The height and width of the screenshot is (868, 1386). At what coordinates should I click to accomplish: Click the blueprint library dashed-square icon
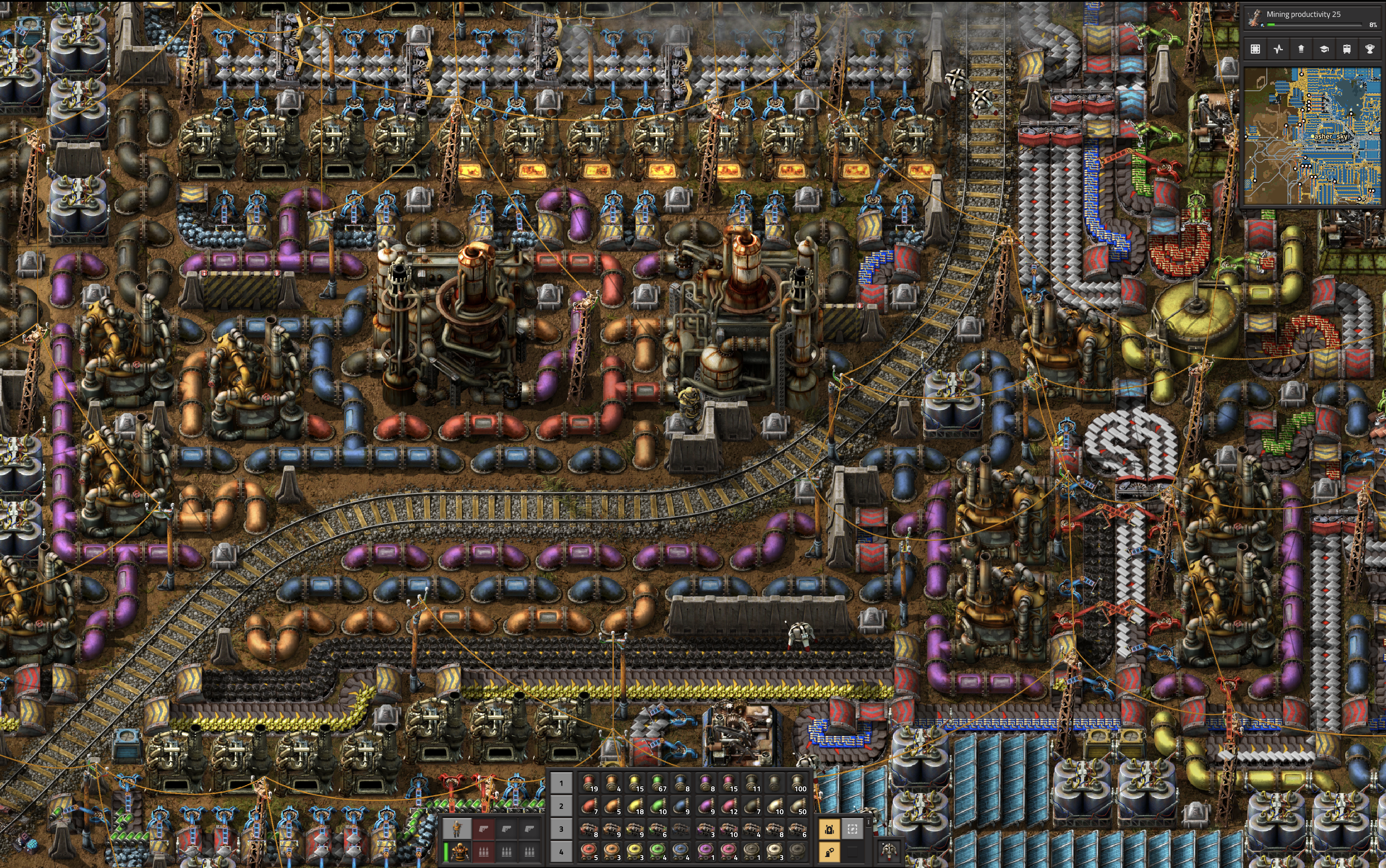tap(1255, 49)
